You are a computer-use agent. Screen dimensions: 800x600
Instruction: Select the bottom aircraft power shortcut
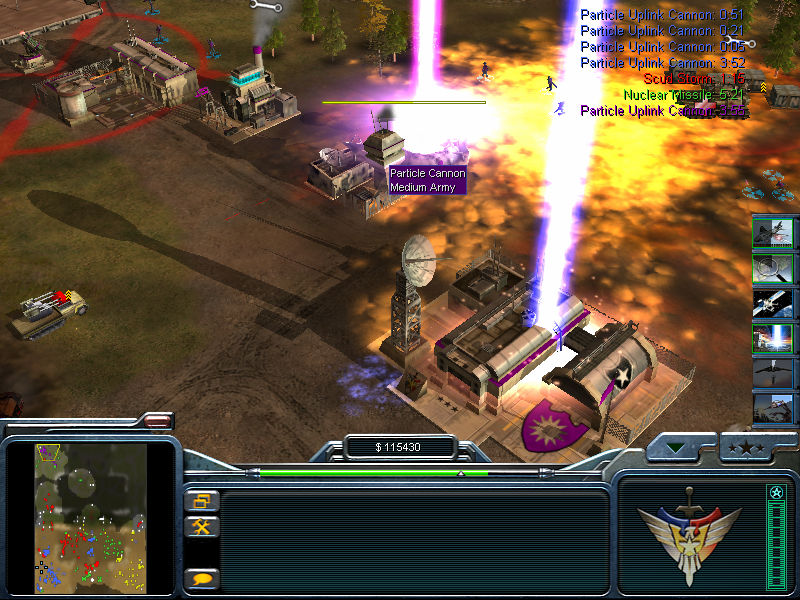point(773,408)
